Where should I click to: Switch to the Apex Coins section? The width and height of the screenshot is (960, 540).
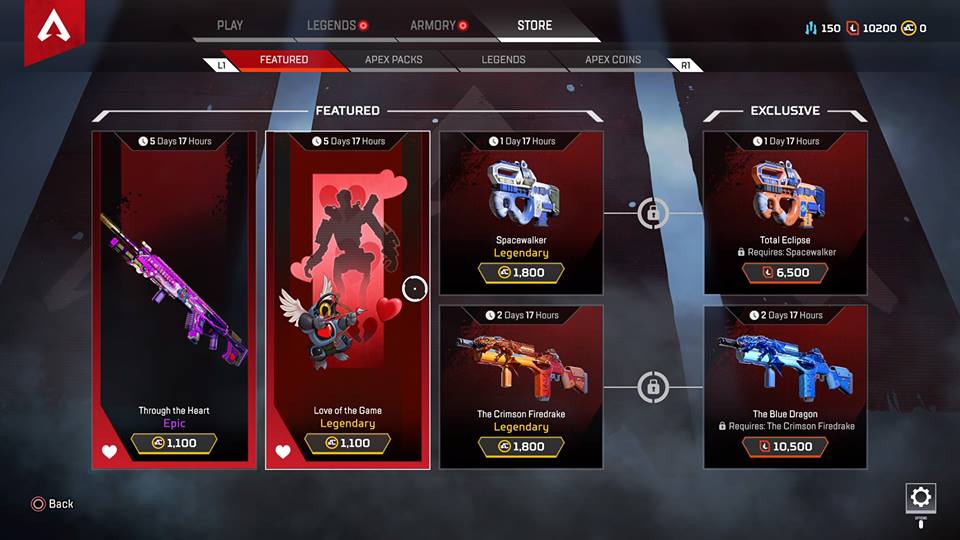coord(613,60)
